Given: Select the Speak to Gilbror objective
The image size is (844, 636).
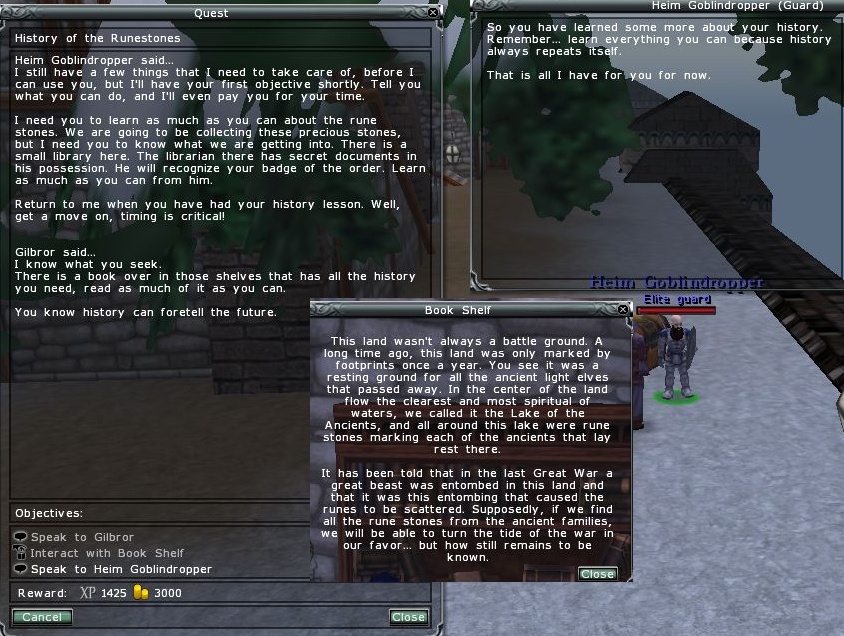Looking at the screenshot, I should [x=81, y=537].
